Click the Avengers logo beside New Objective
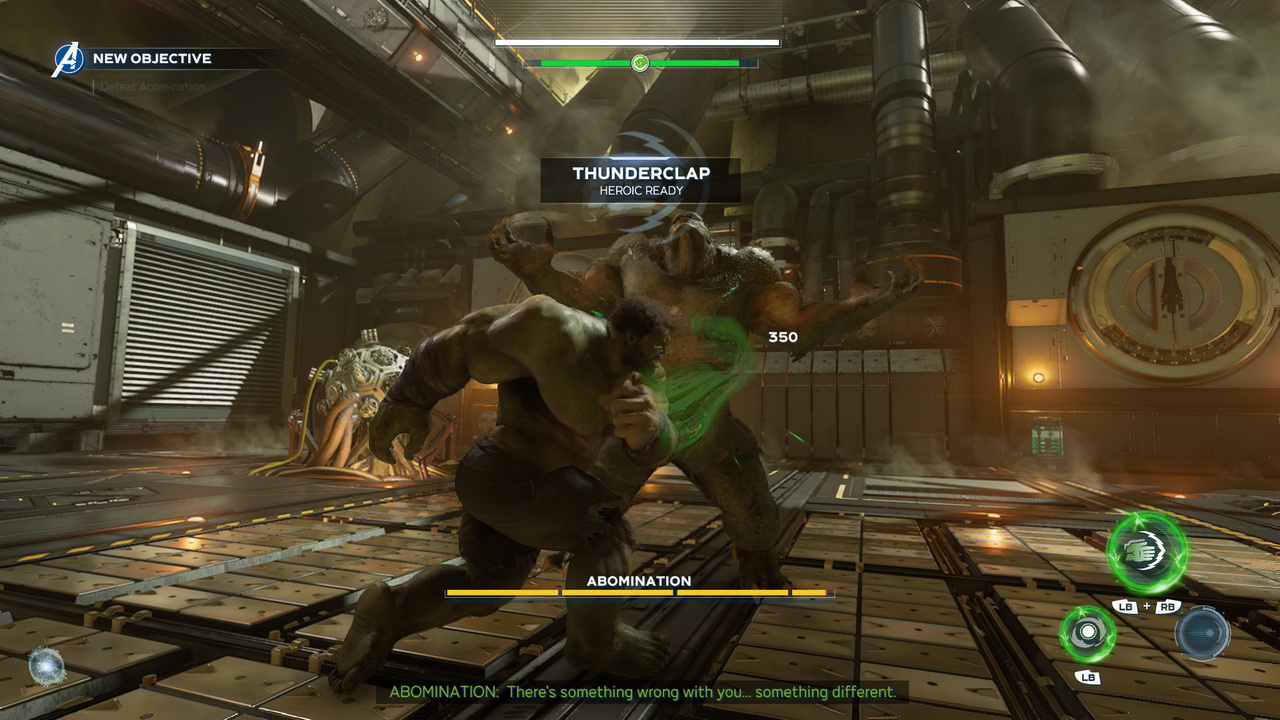This screenshot has height=720, width=1280. [x=68, y=60]
